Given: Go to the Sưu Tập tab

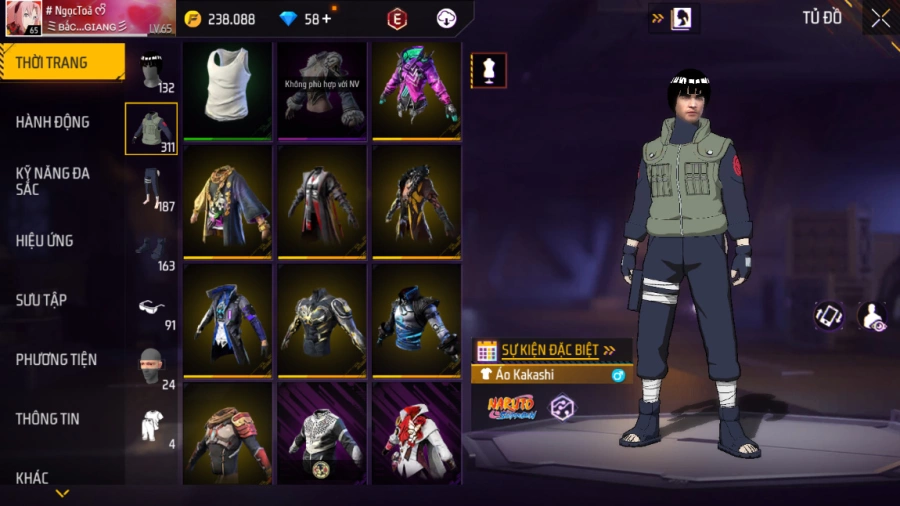Looking at the screenshot, I should coord(41,300).
